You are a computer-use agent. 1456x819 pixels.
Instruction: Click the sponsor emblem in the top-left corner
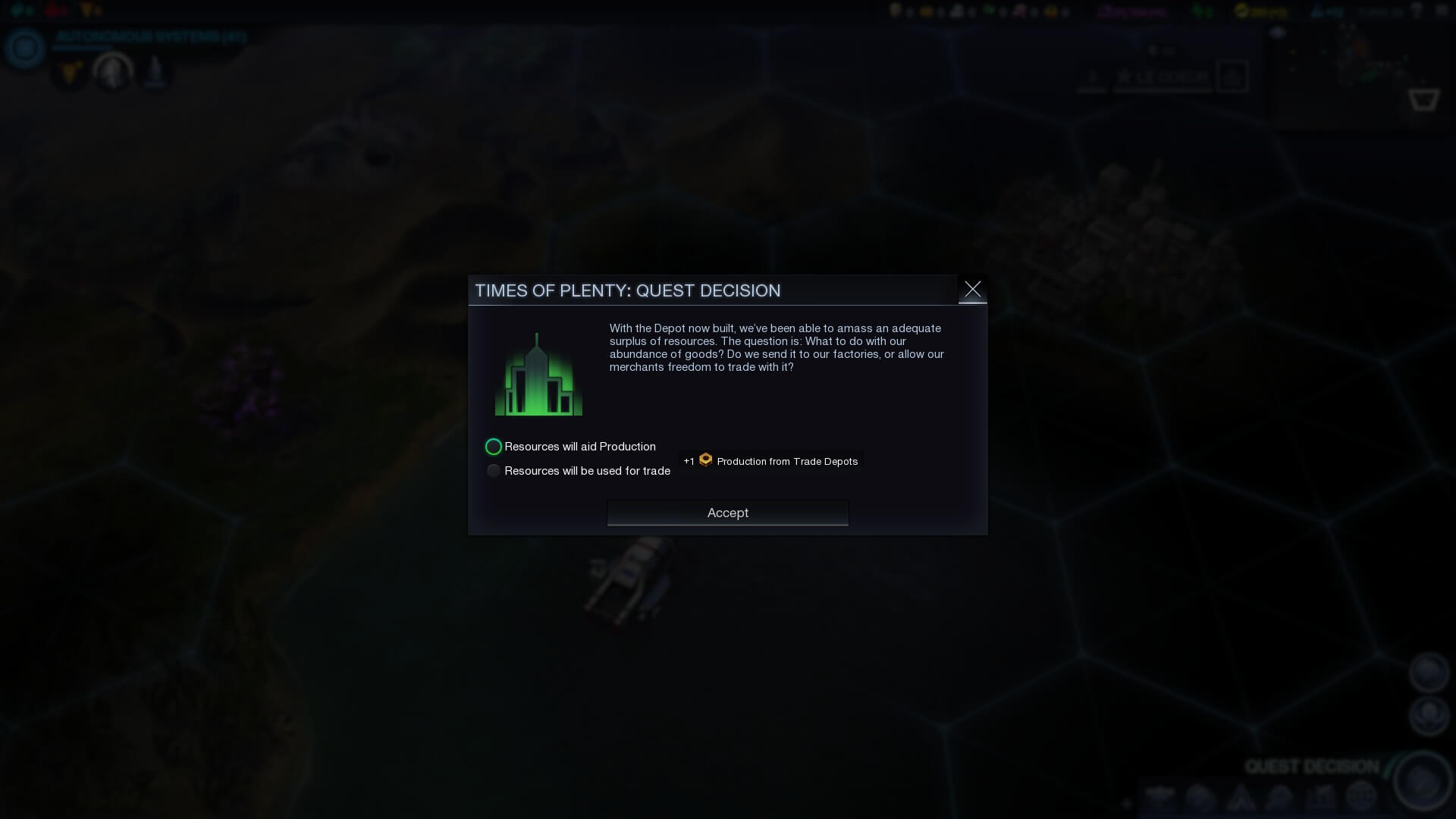[x=24, y=49]
